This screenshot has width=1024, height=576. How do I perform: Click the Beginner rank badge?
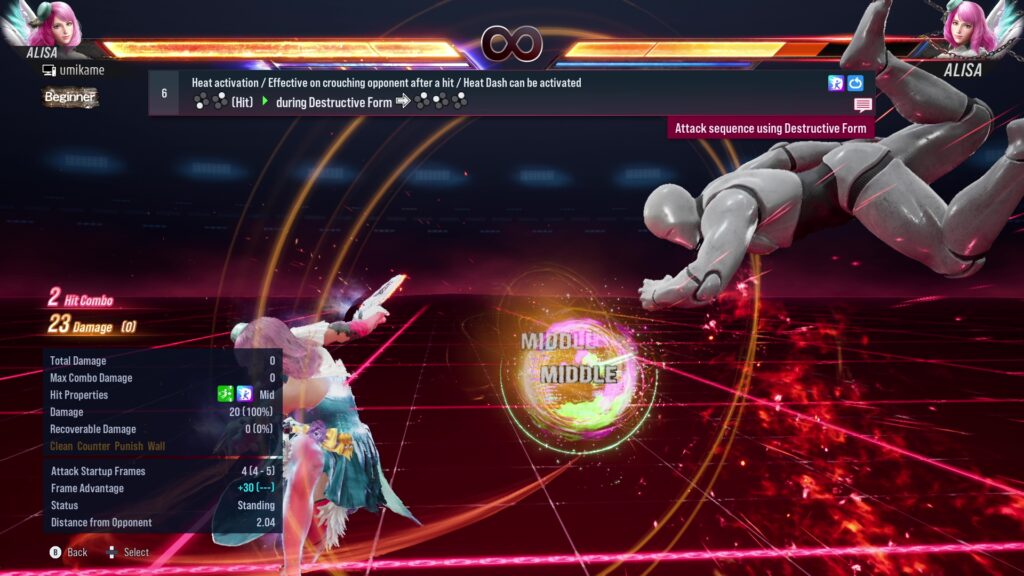[x=70, y=97]
